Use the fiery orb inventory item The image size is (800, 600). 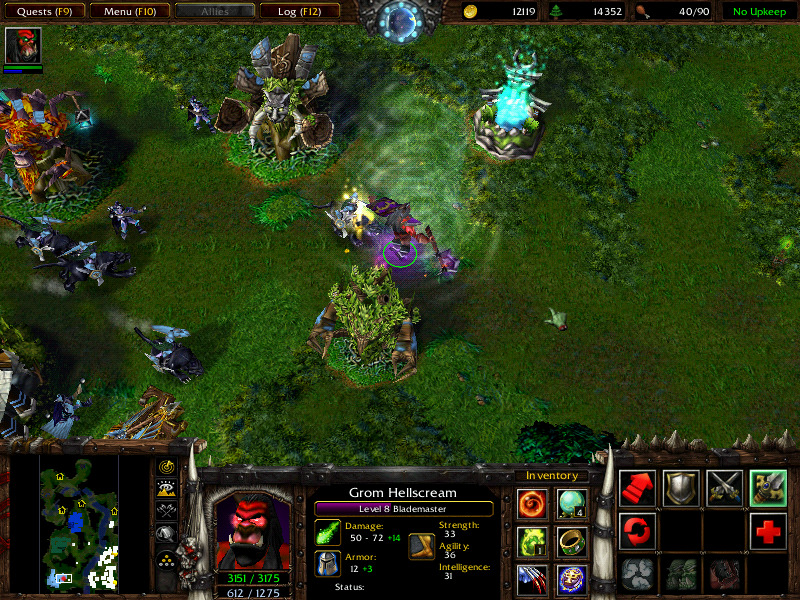point(532,504)
